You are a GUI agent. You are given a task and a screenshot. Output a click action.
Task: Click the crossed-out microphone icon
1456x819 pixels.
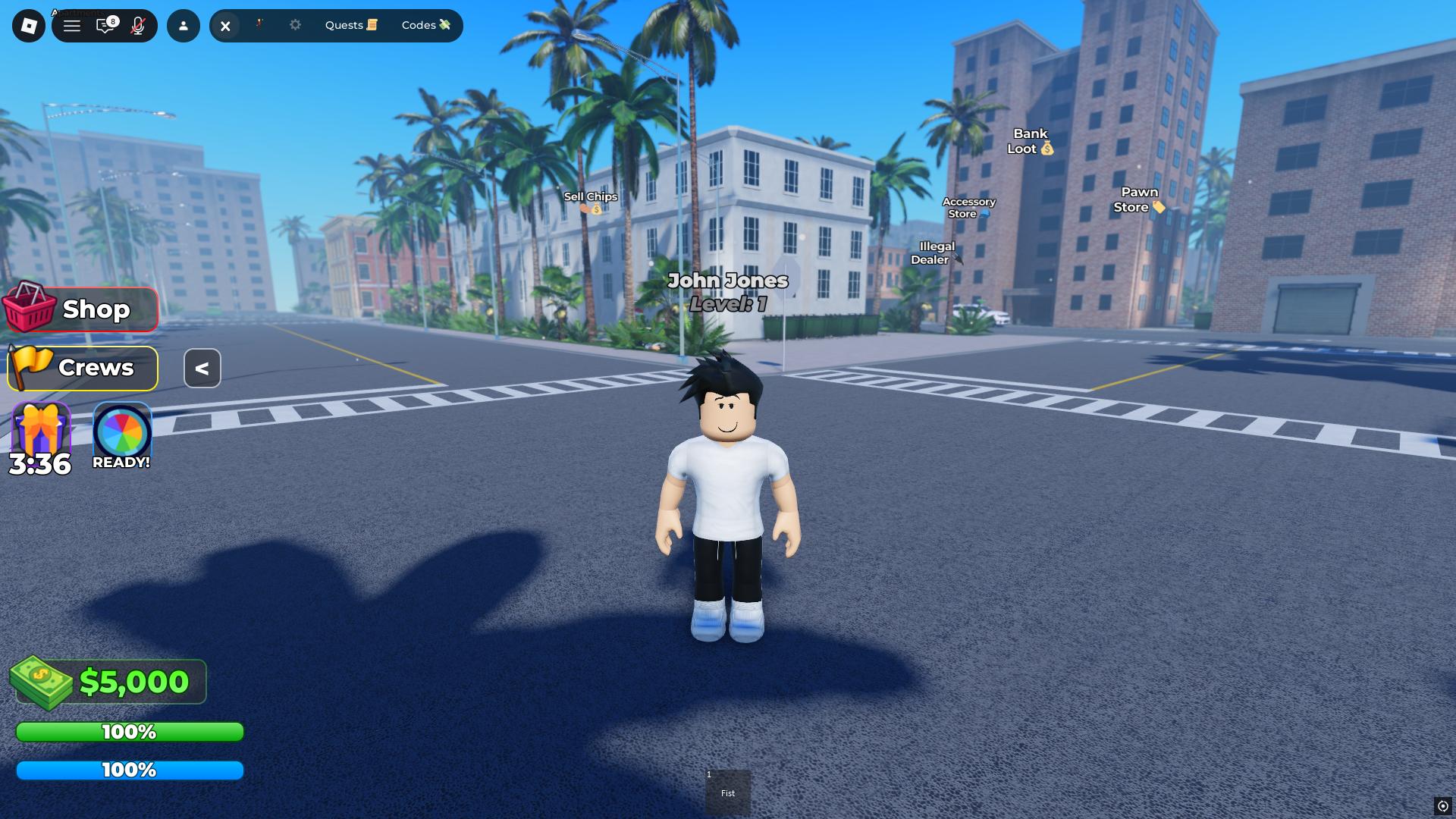pos(138,25)
